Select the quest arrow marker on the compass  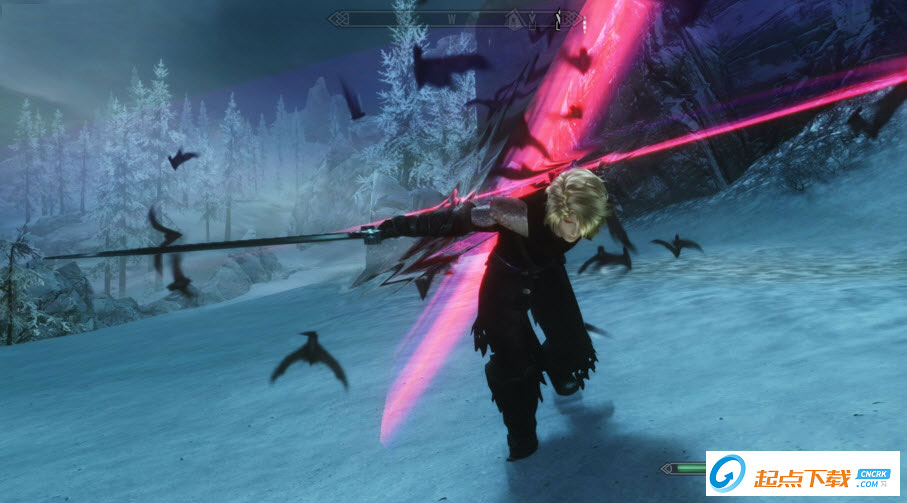[x=558, y=19]
